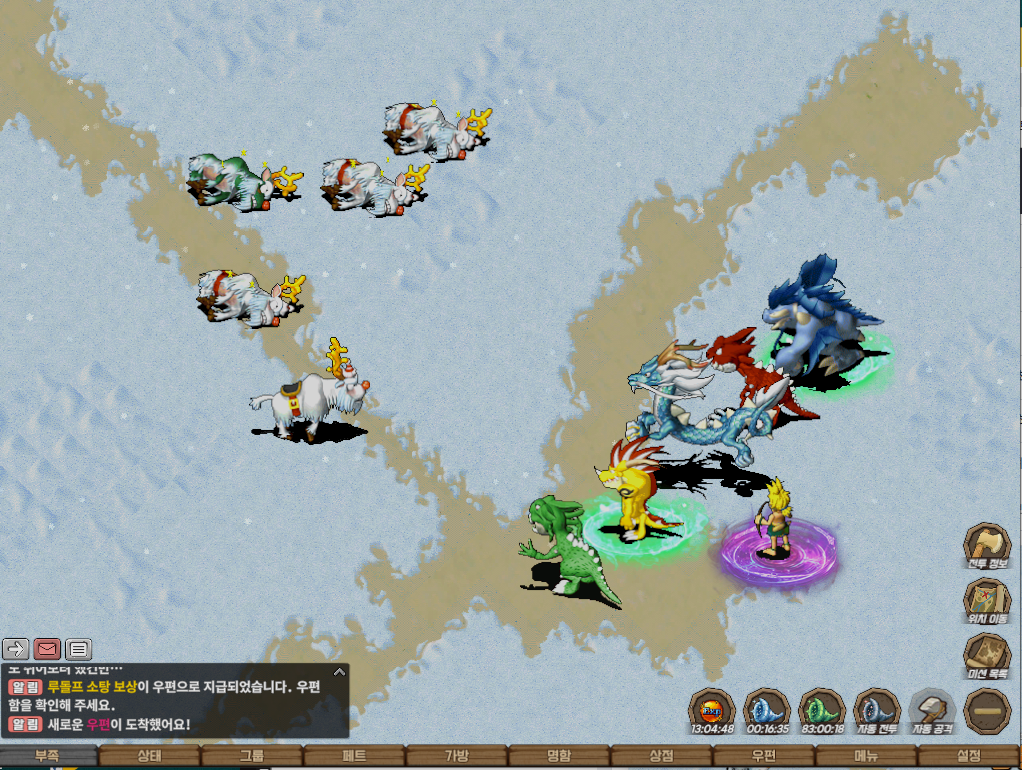Open the 미션 목록 mission list scroll
Image resolution: width=1022 pixels, height=770 pixels.
click(x=986, y=656)
